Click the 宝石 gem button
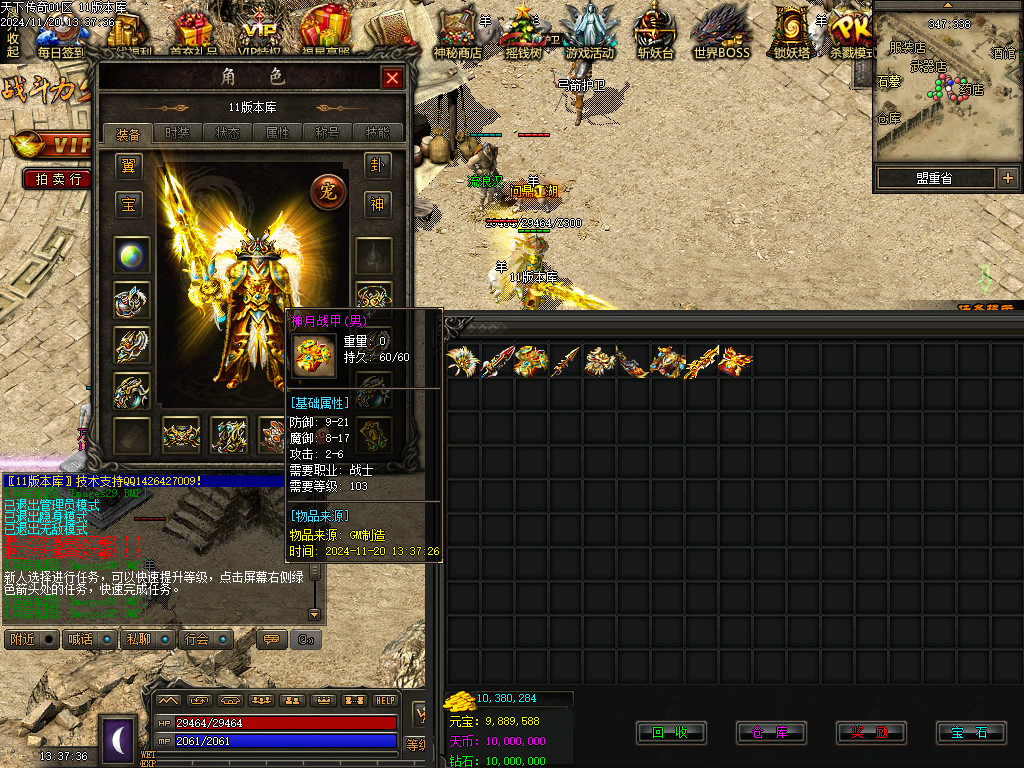Image resolution: width=1024 pixels, height=768 pixels. coord(970,733)
